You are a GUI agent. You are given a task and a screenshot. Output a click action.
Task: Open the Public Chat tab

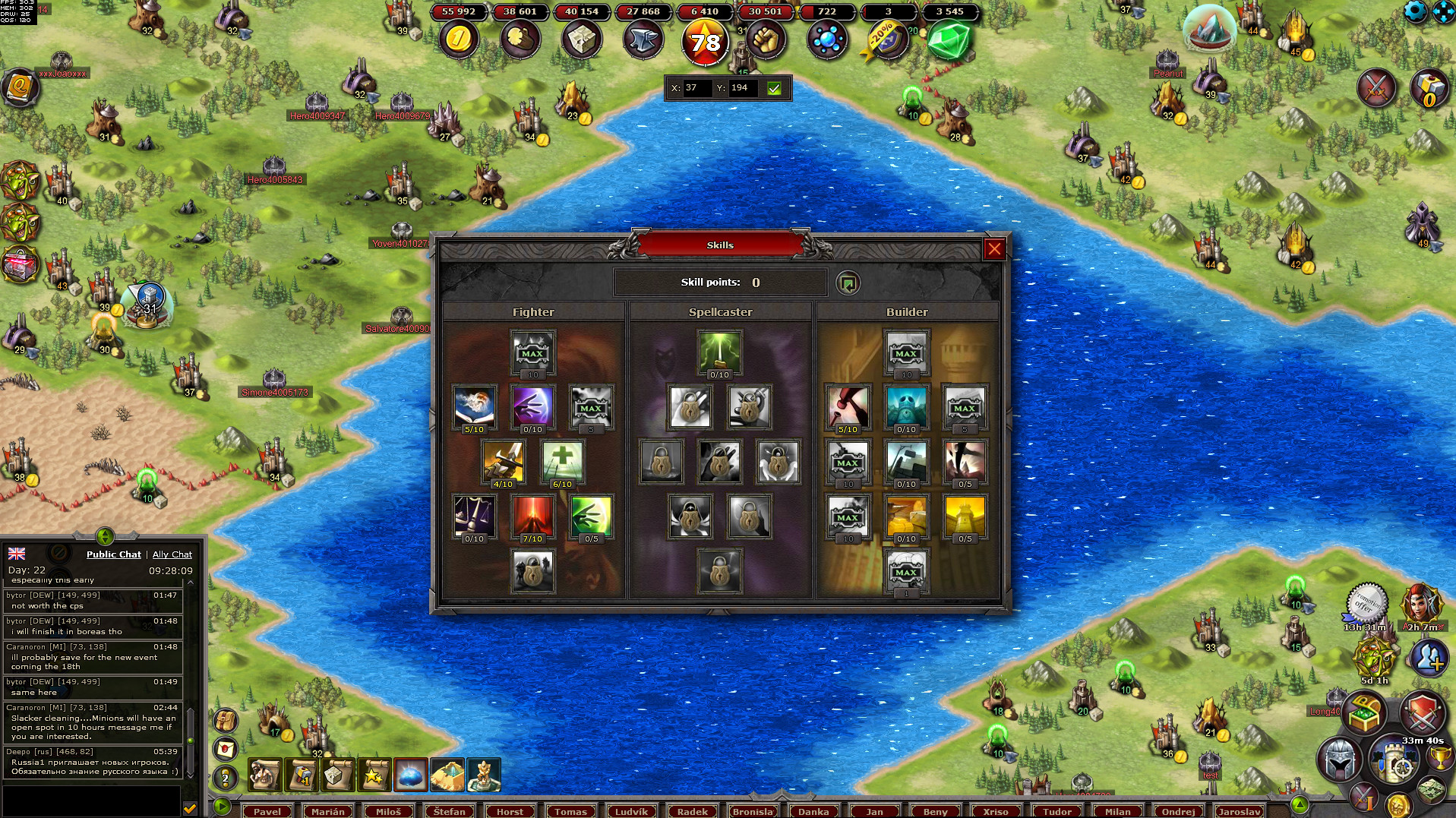pos(114,554)
